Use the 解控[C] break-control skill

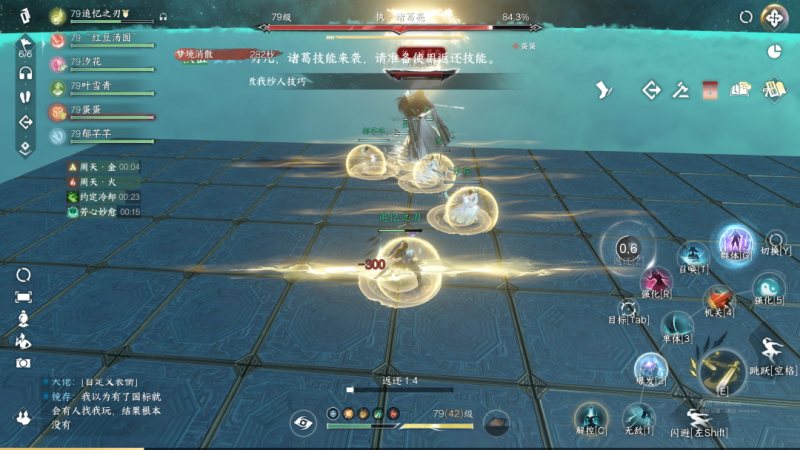click(x=591, y=417)
